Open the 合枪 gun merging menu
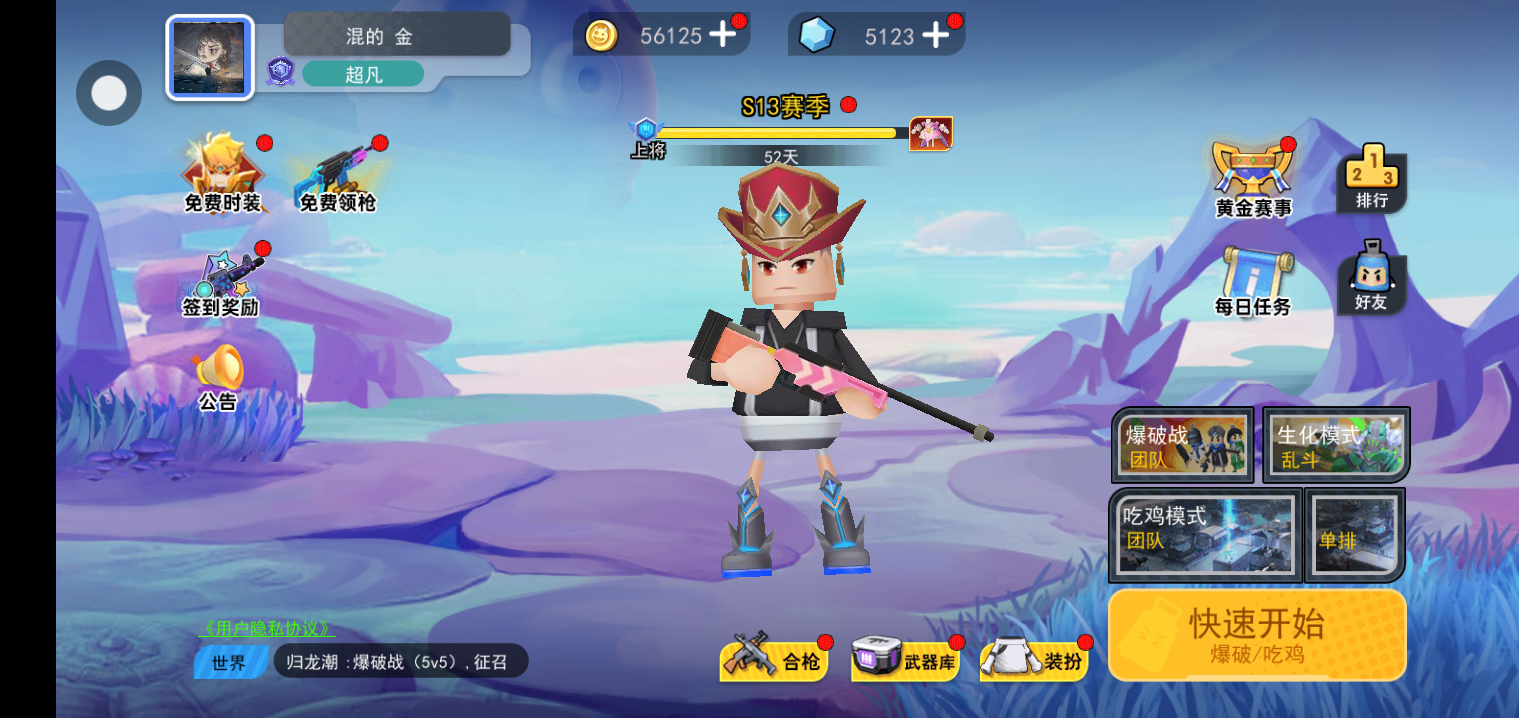The width and height of the screenshot is (1519, 718). point(775,660)
